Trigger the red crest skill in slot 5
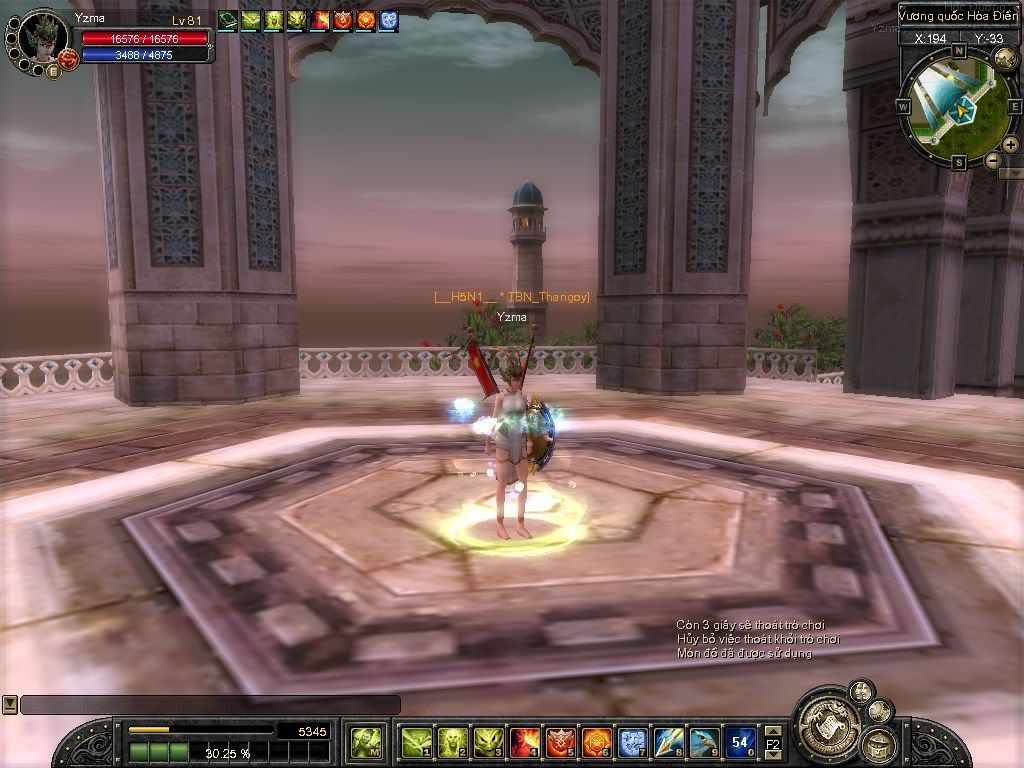The image size is (1024, 768). 560,742
